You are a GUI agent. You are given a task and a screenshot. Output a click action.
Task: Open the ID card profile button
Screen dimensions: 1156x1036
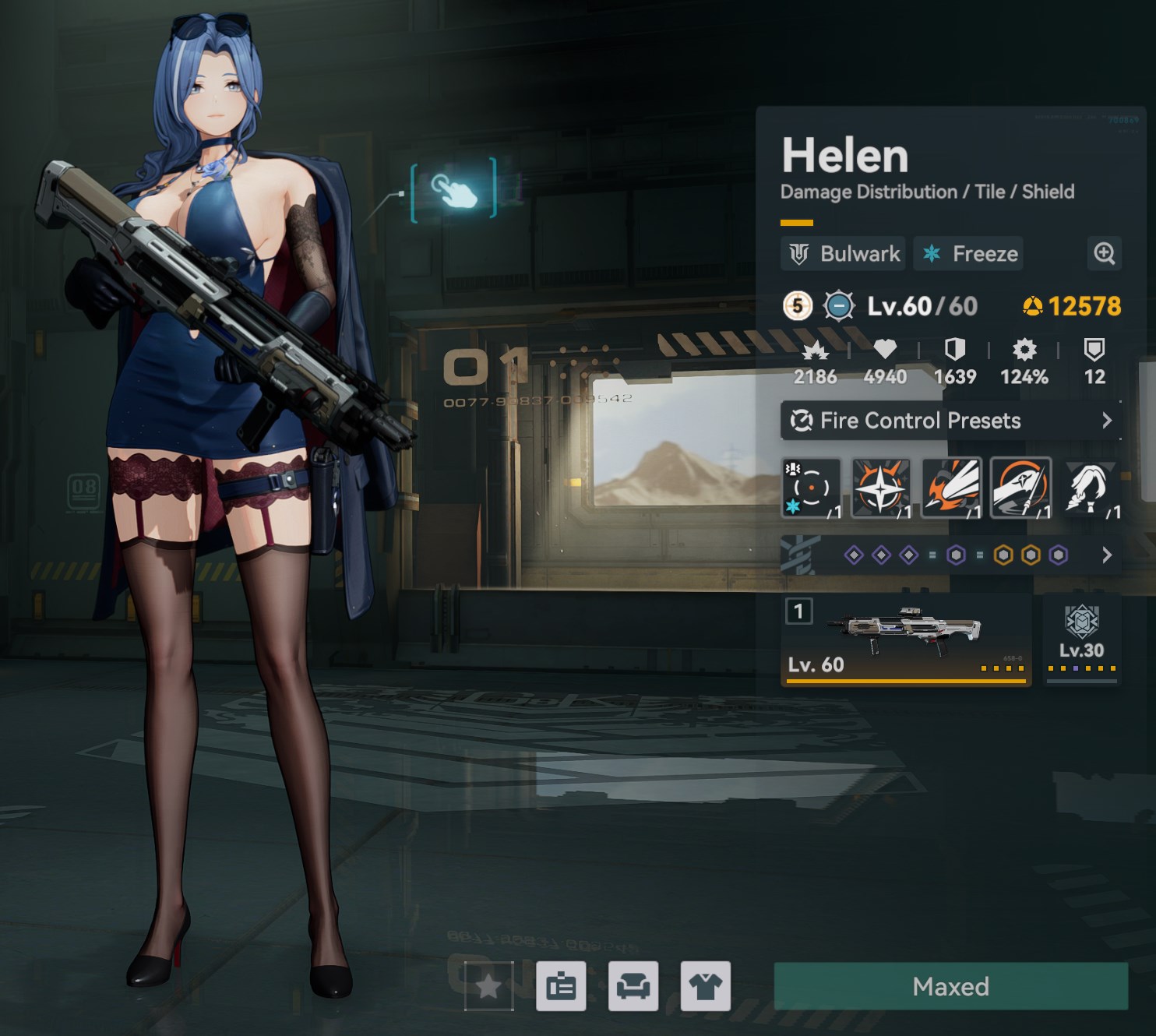(x=561, y=986)
